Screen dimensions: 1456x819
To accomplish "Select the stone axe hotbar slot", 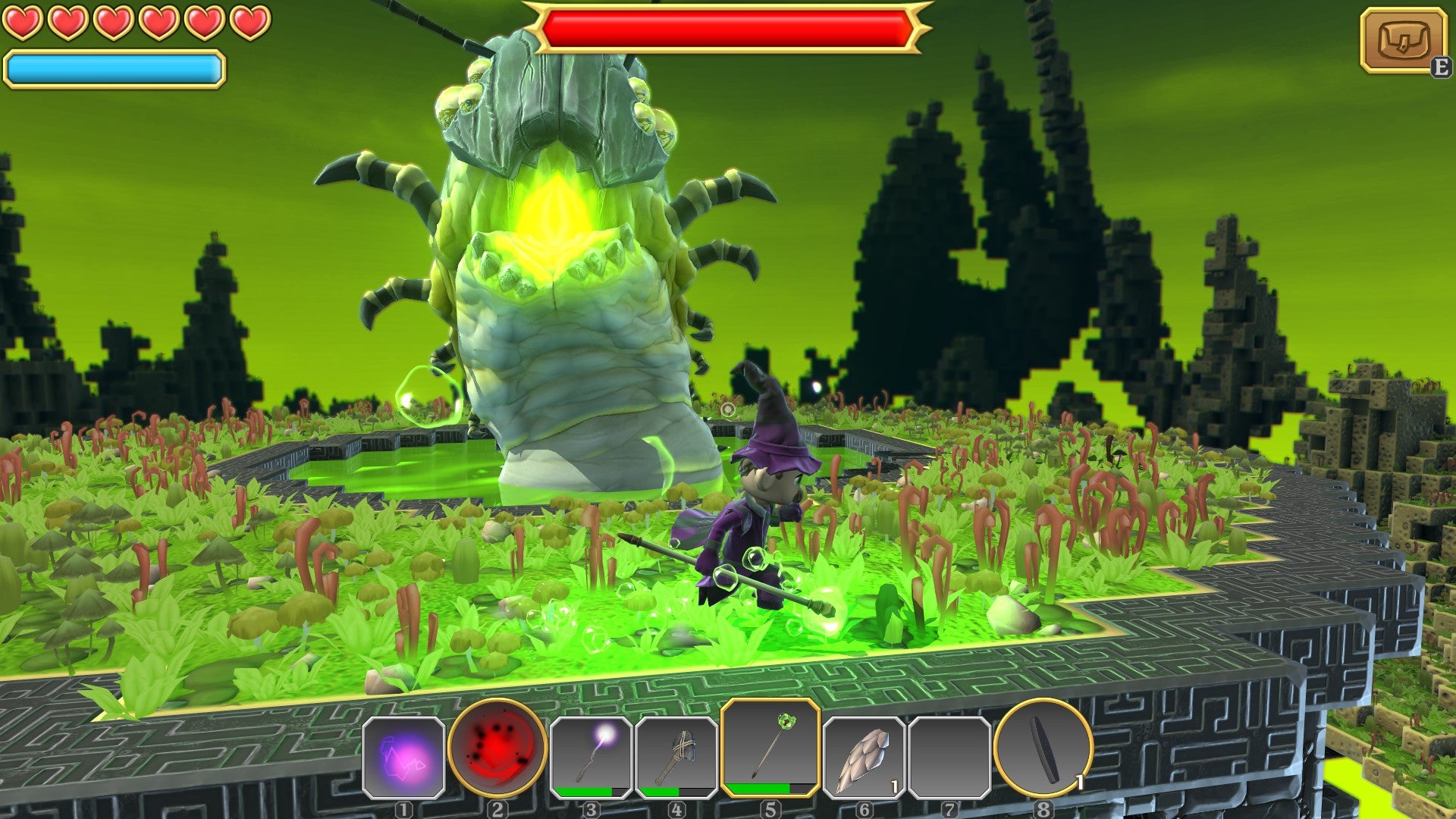I will pos(676,757).
